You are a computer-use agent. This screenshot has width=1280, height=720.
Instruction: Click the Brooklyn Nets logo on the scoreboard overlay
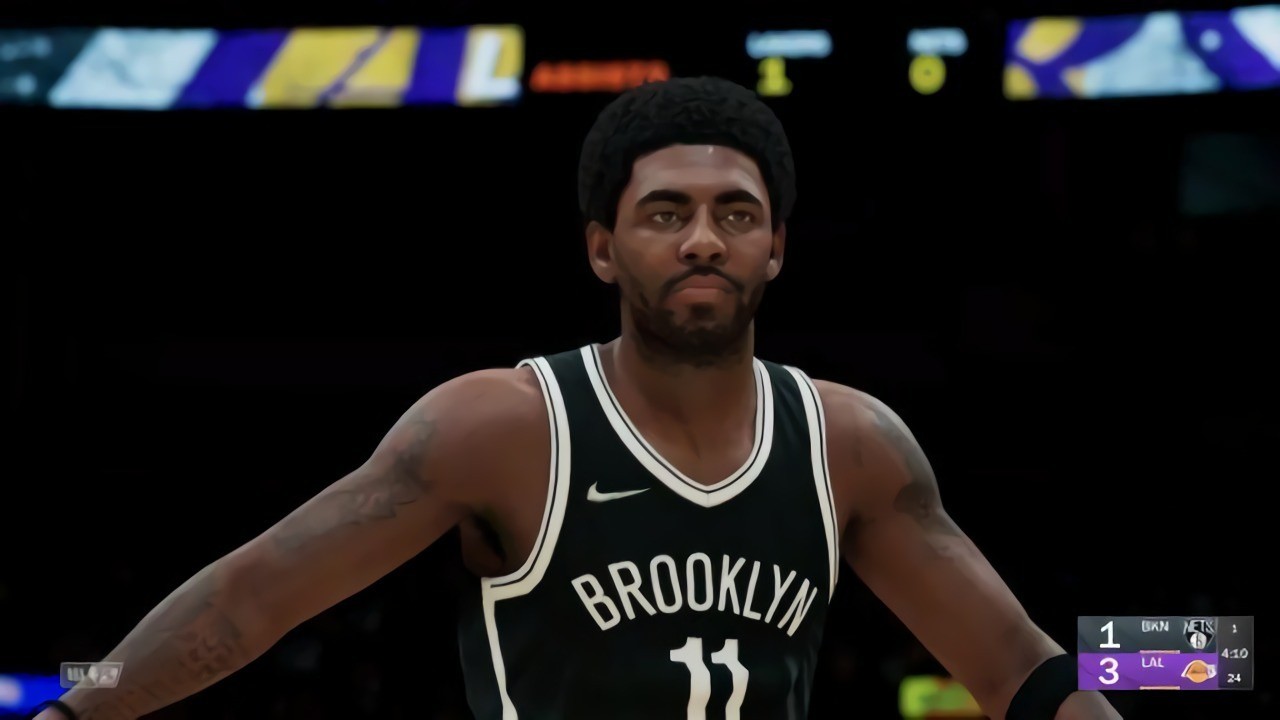[x=1199, y=635]
